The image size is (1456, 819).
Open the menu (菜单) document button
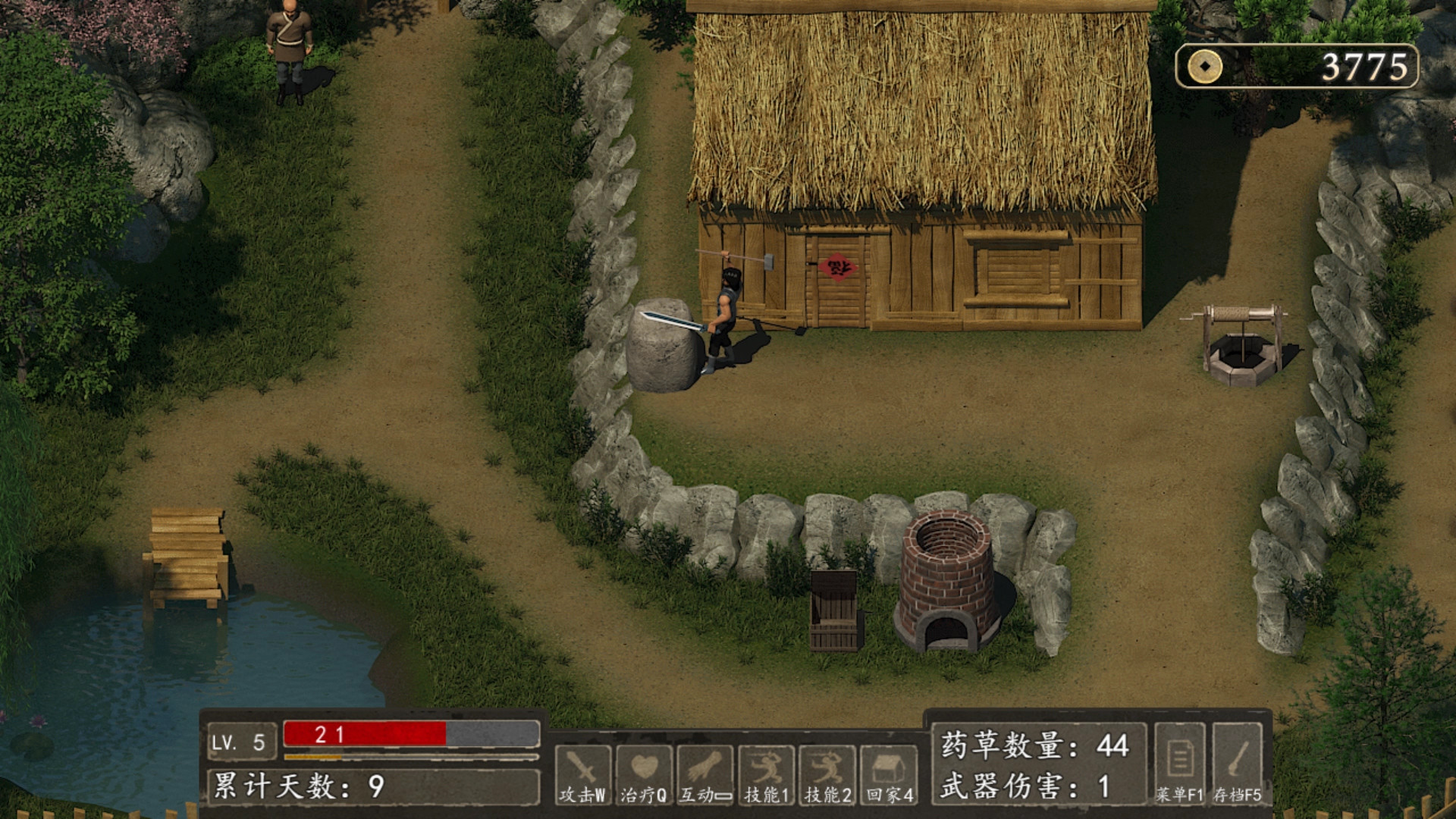1179,763
